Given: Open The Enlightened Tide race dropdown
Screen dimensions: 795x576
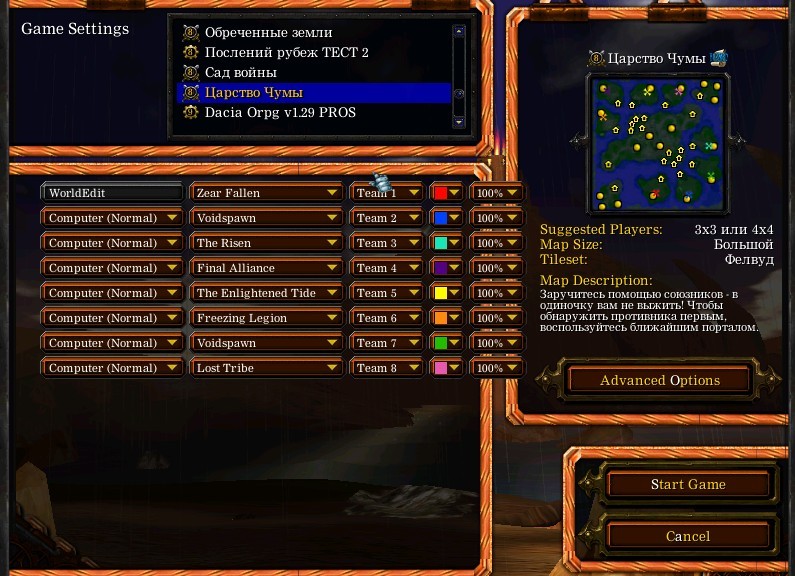Looking at the screenshot, I should [265, 293].
